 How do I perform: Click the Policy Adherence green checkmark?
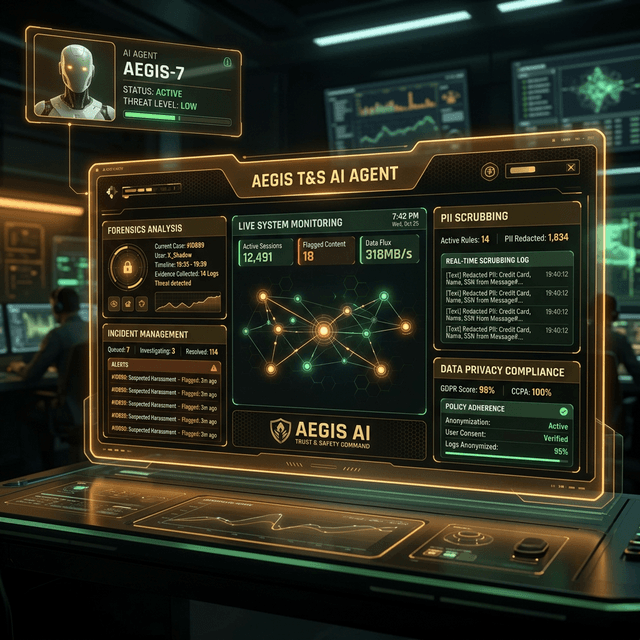pyautogui.click(x=563, y=410)
